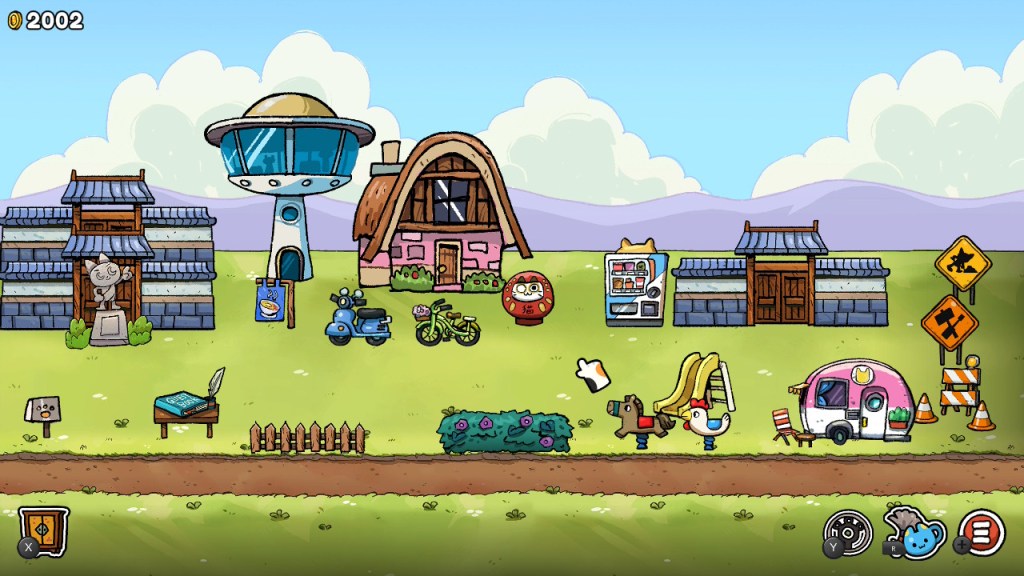Screen dimensions: 1024x576
Task: Click the round dial wheel icon
Action: pos(850,531)
